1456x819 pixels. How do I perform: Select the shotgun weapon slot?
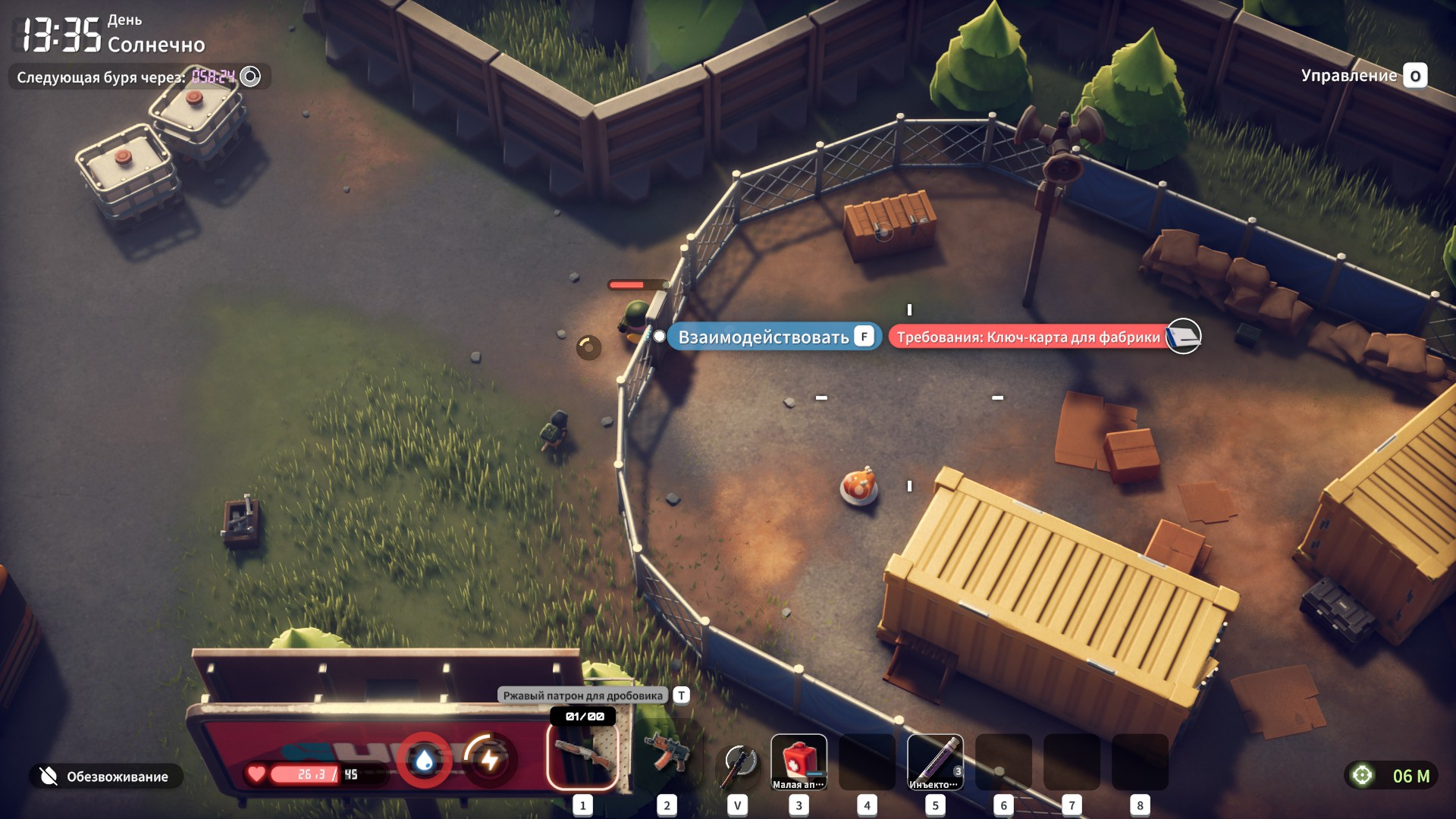coord(582,757)
